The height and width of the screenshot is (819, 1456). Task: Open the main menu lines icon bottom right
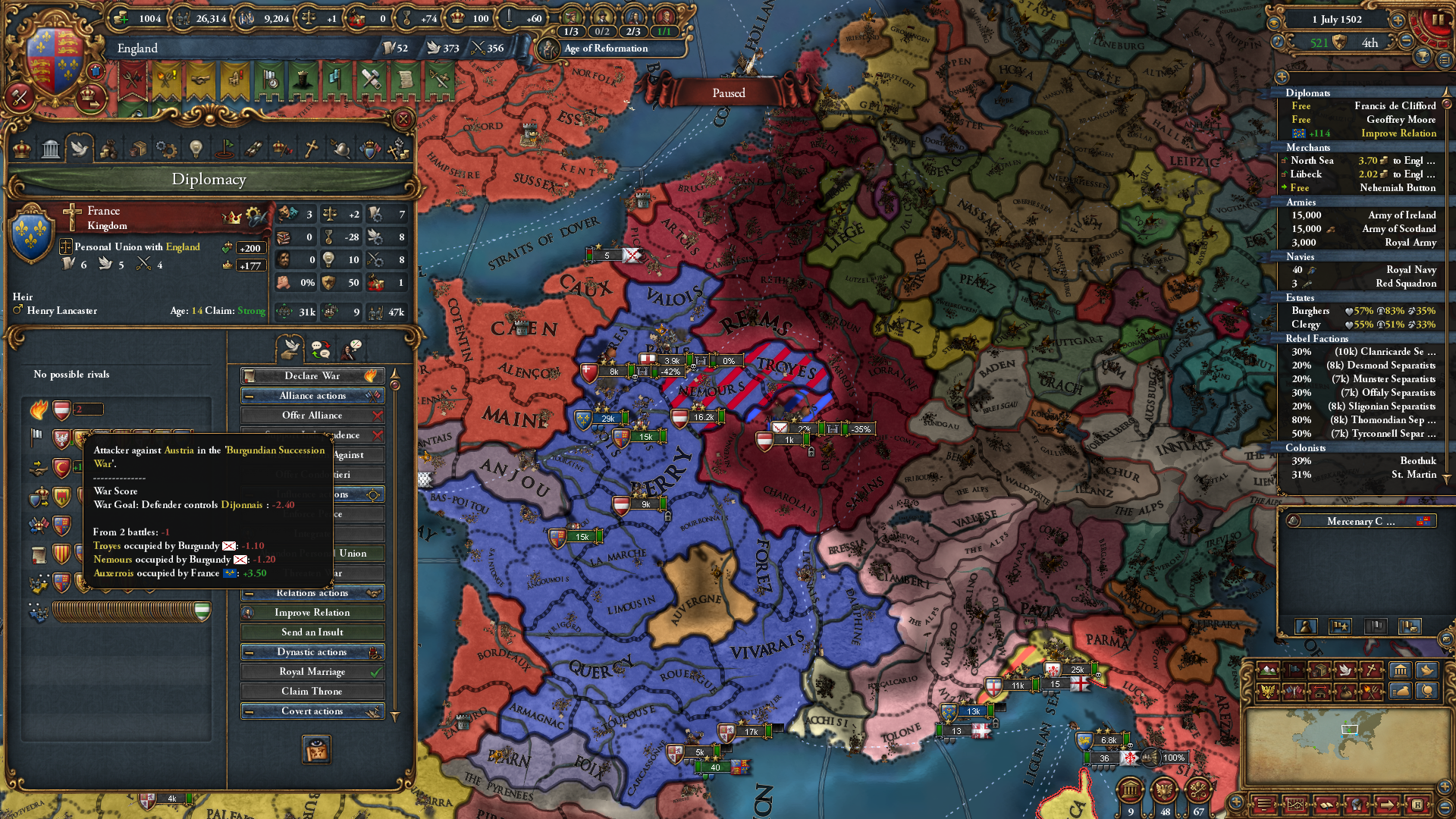(x=1265, y=806)
